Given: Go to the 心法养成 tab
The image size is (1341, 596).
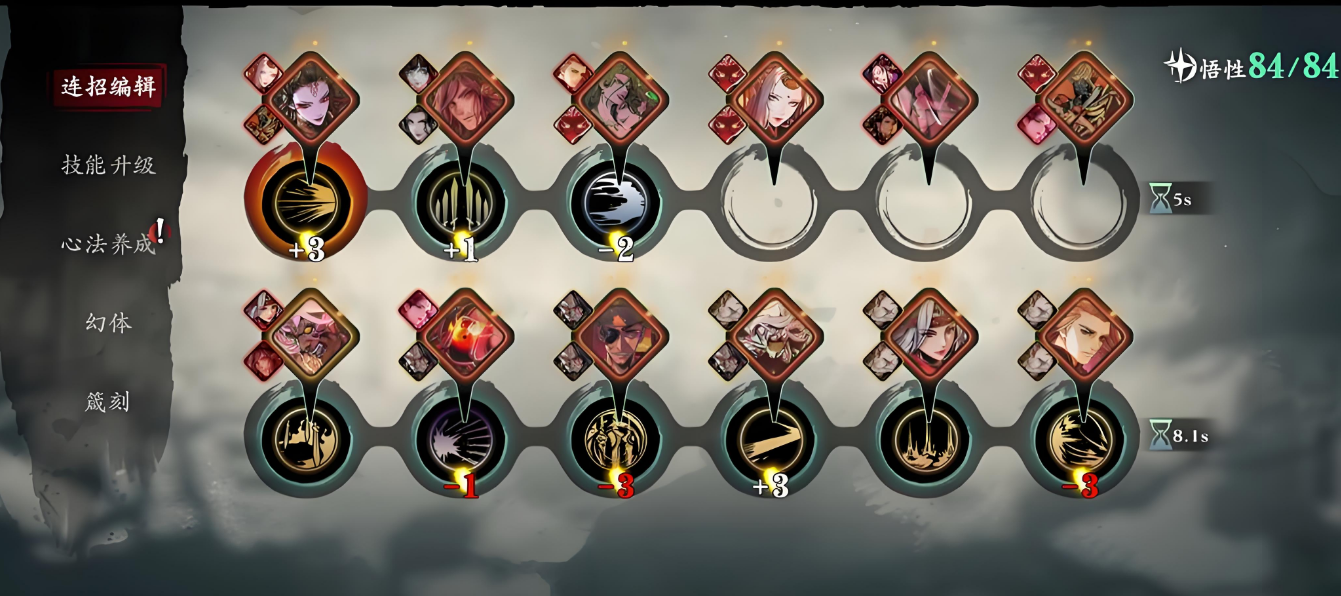Looking at the screenshot, I should coord(109,244).
